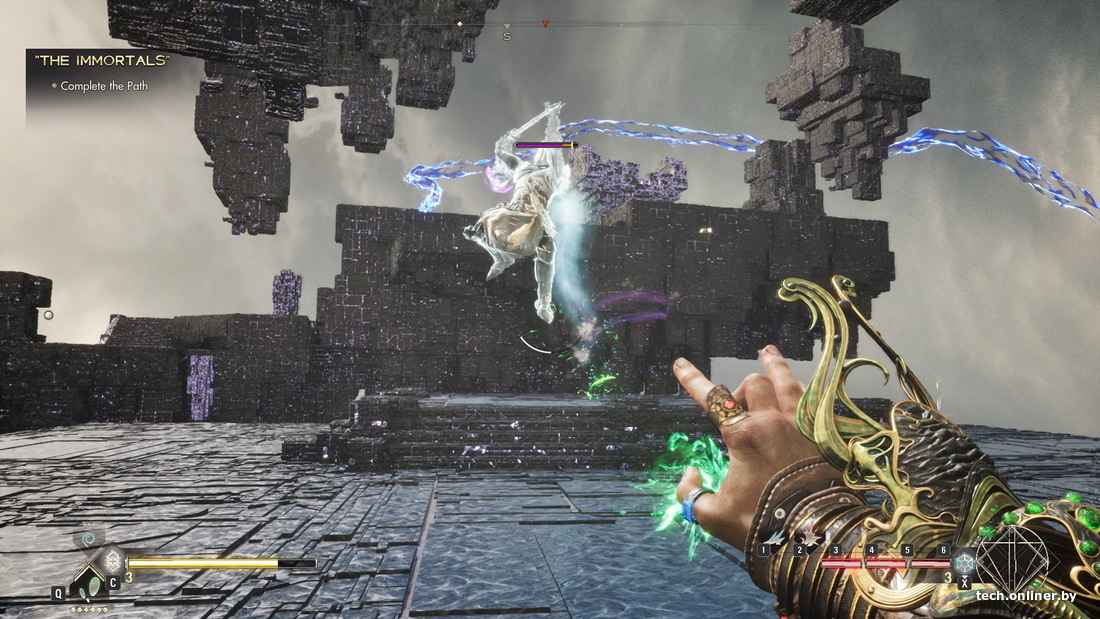The image size is (1100, 619).
Task: Use the white snowflake crystal consumable
Action: coord(113,562)
